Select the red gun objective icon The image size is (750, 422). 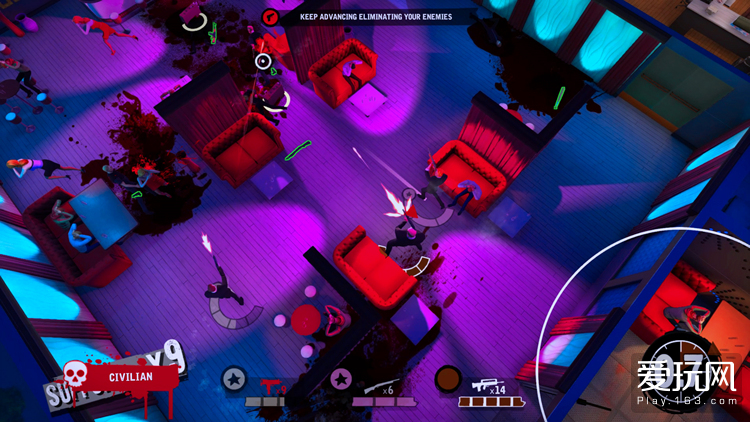point(270,16)
